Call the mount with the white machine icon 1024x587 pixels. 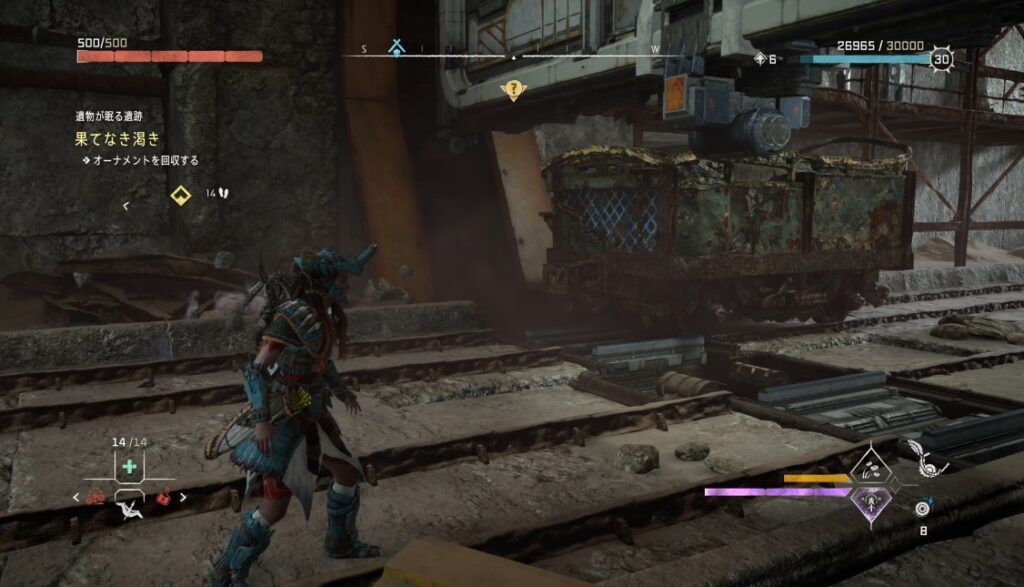pyautogui.click(x=129, y=511)
